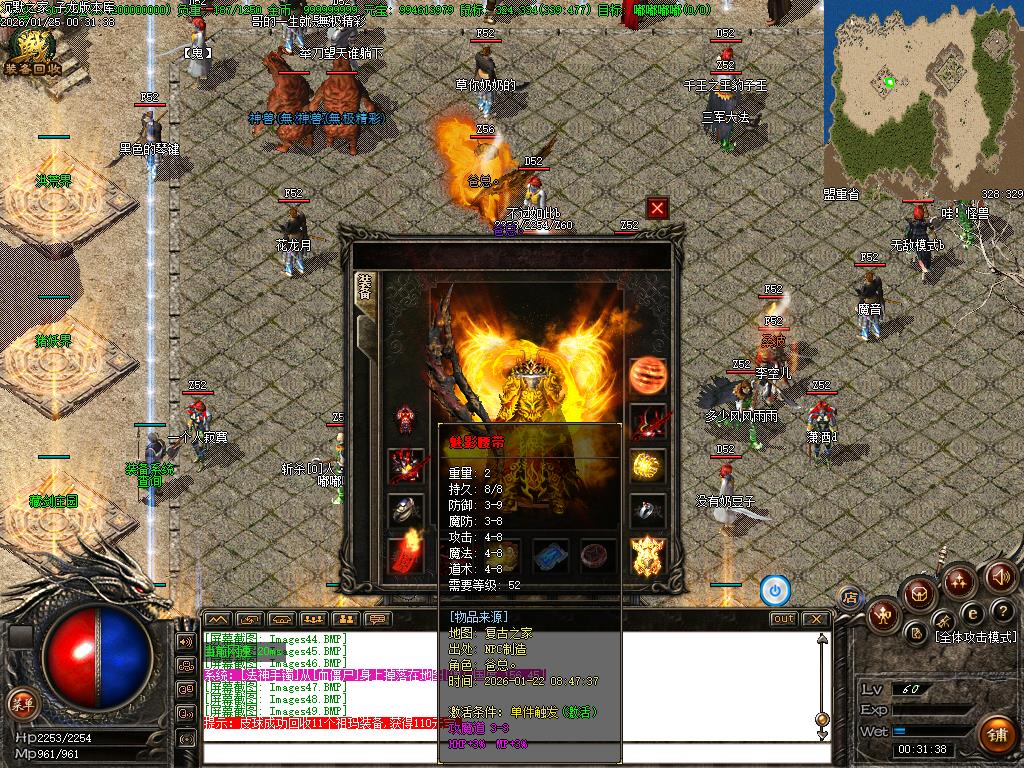Click the blue power button

point(775,591)
